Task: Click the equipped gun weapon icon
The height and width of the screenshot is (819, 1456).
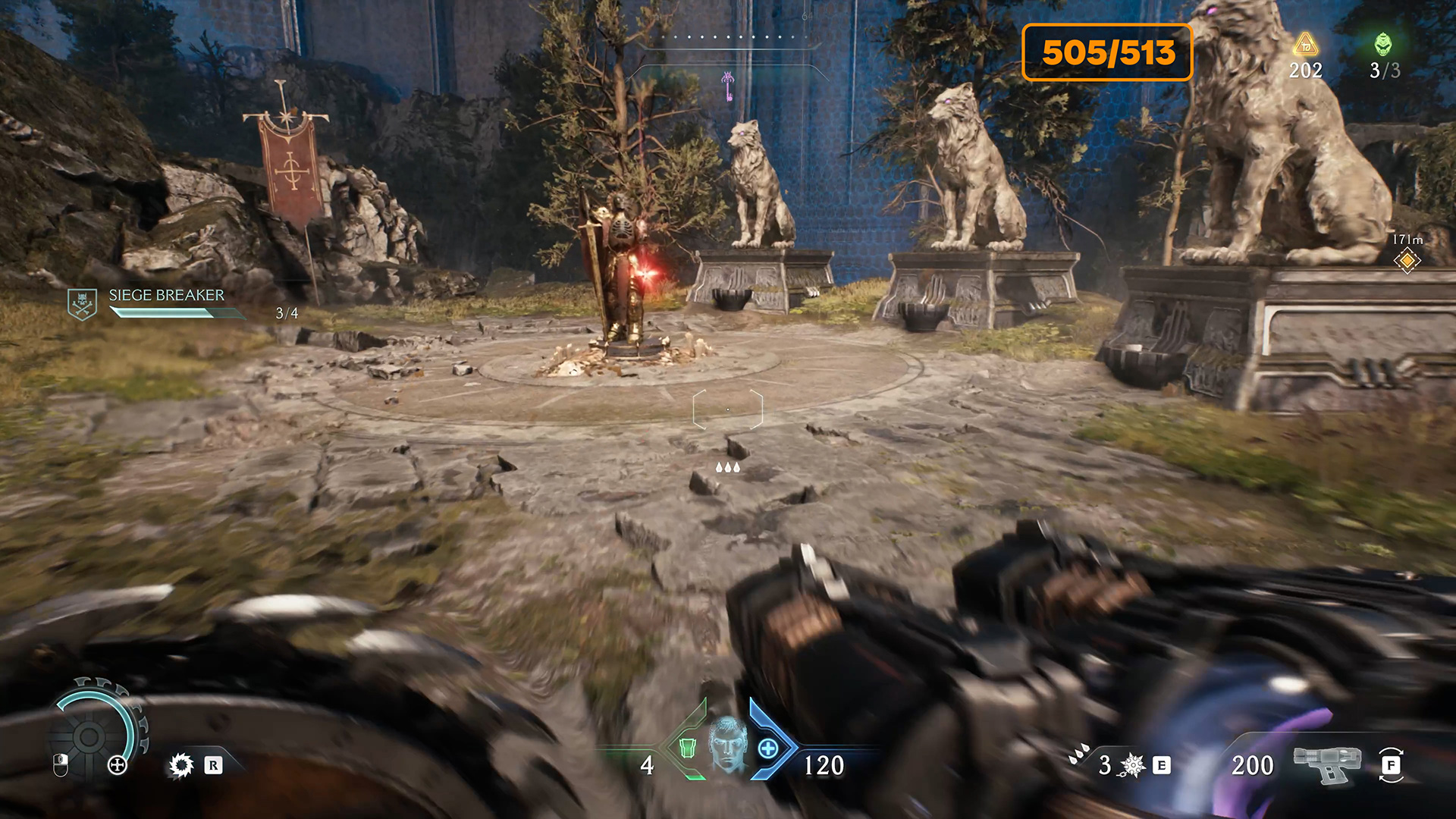Action: tap(1327, 763)
